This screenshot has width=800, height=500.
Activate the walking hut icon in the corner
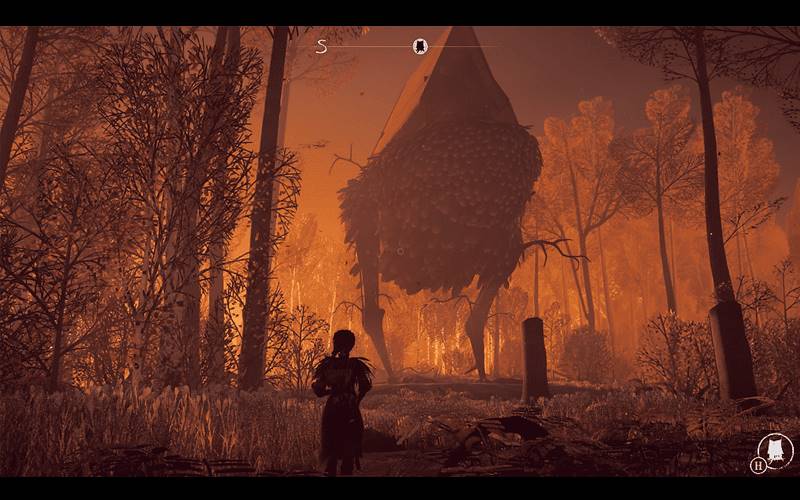point(775,450)
